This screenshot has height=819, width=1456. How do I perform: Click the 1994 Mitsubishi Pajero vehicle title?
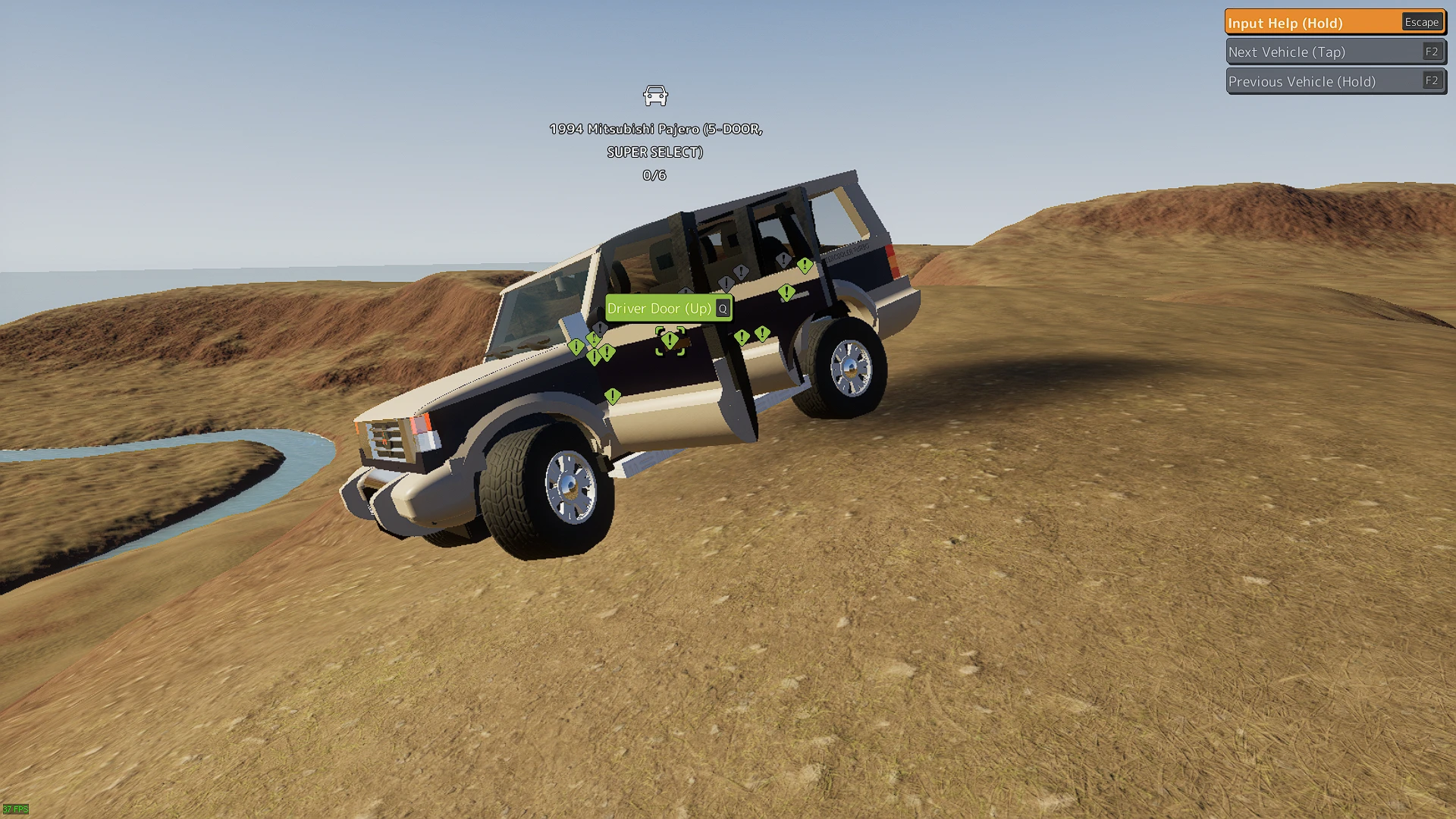tap(655, 130)
